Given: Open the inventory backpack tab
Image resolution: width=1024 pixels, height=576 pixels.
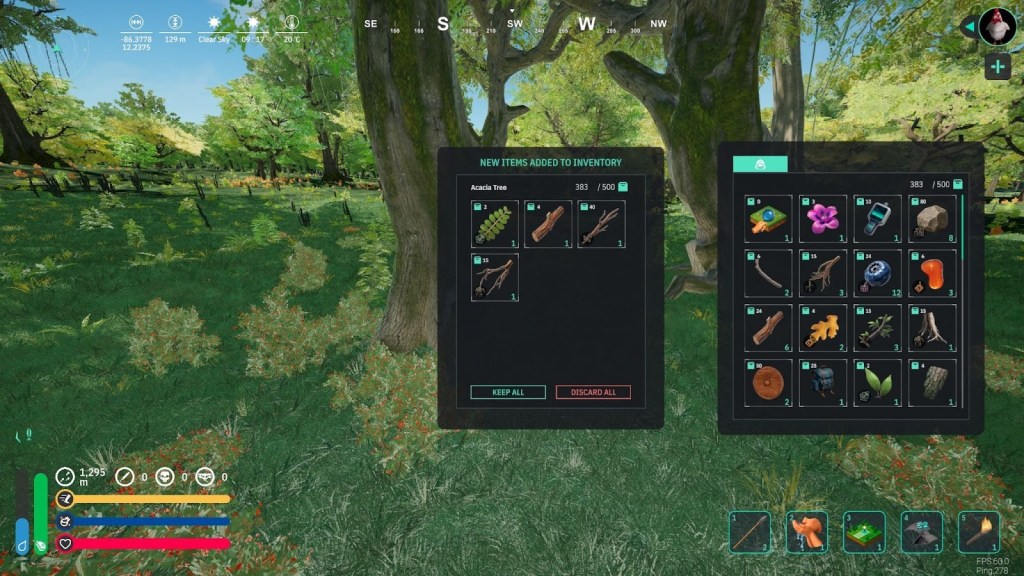Looking at the screenshot, I should click(760, 164).
